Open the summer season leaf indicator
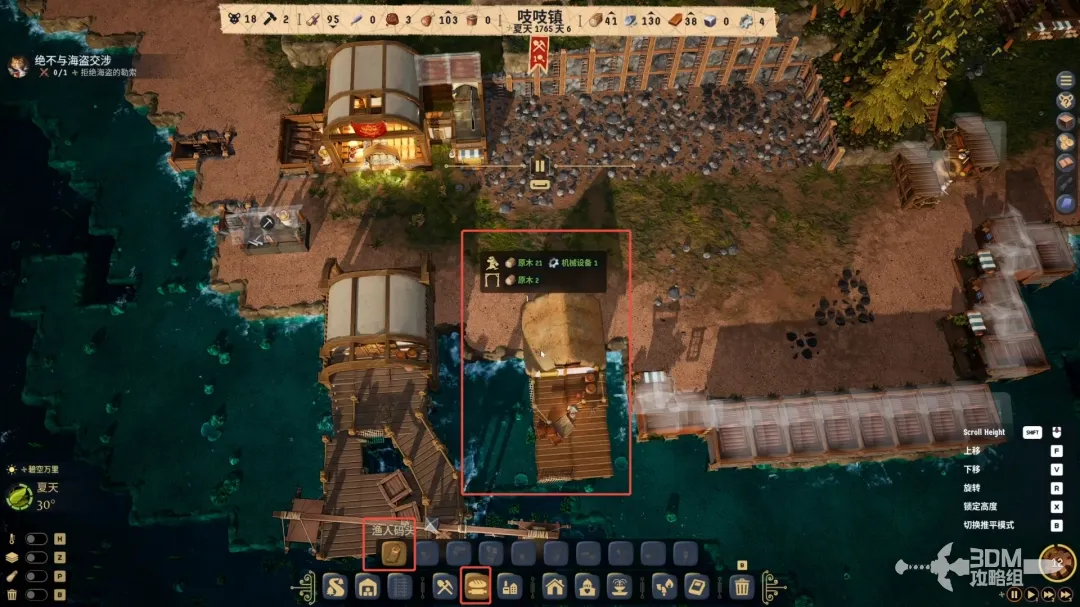Image resolution: width=1080 pixels, height=607 pixels. [20, 495]
